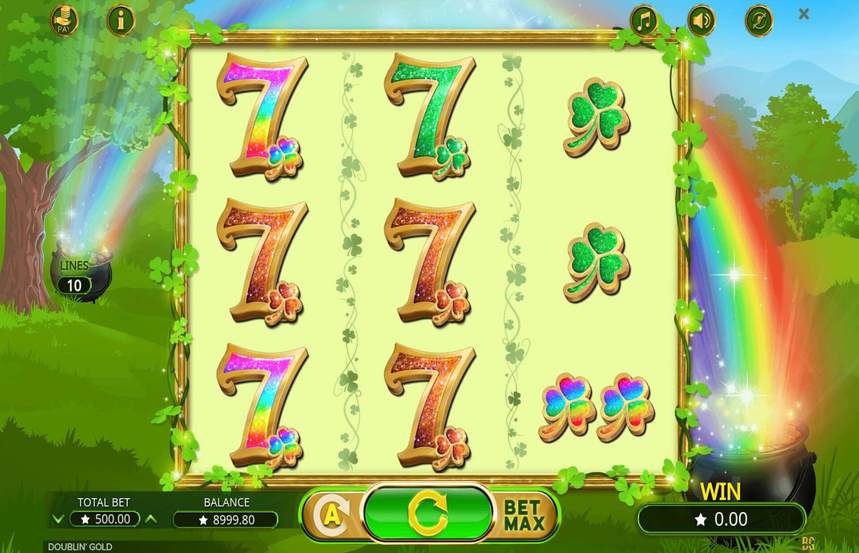Image resolution: width=859 pixels, height=553 pixels.
Task: Toggle music with the note icon
Action: [644, 19]
